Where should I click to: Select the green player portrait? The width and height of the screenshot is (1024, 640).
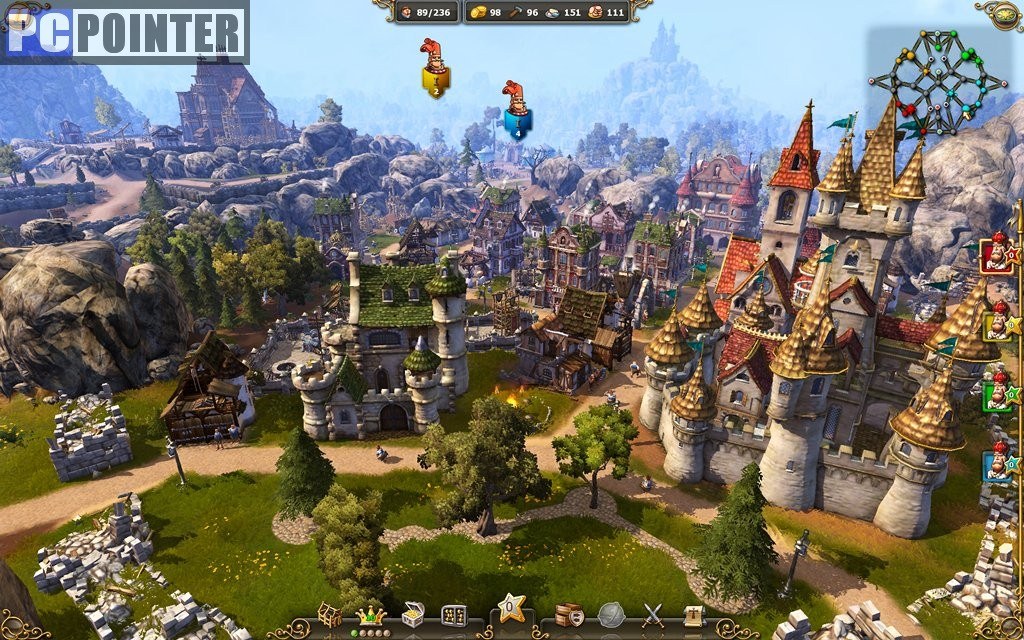tap(997, 390)
